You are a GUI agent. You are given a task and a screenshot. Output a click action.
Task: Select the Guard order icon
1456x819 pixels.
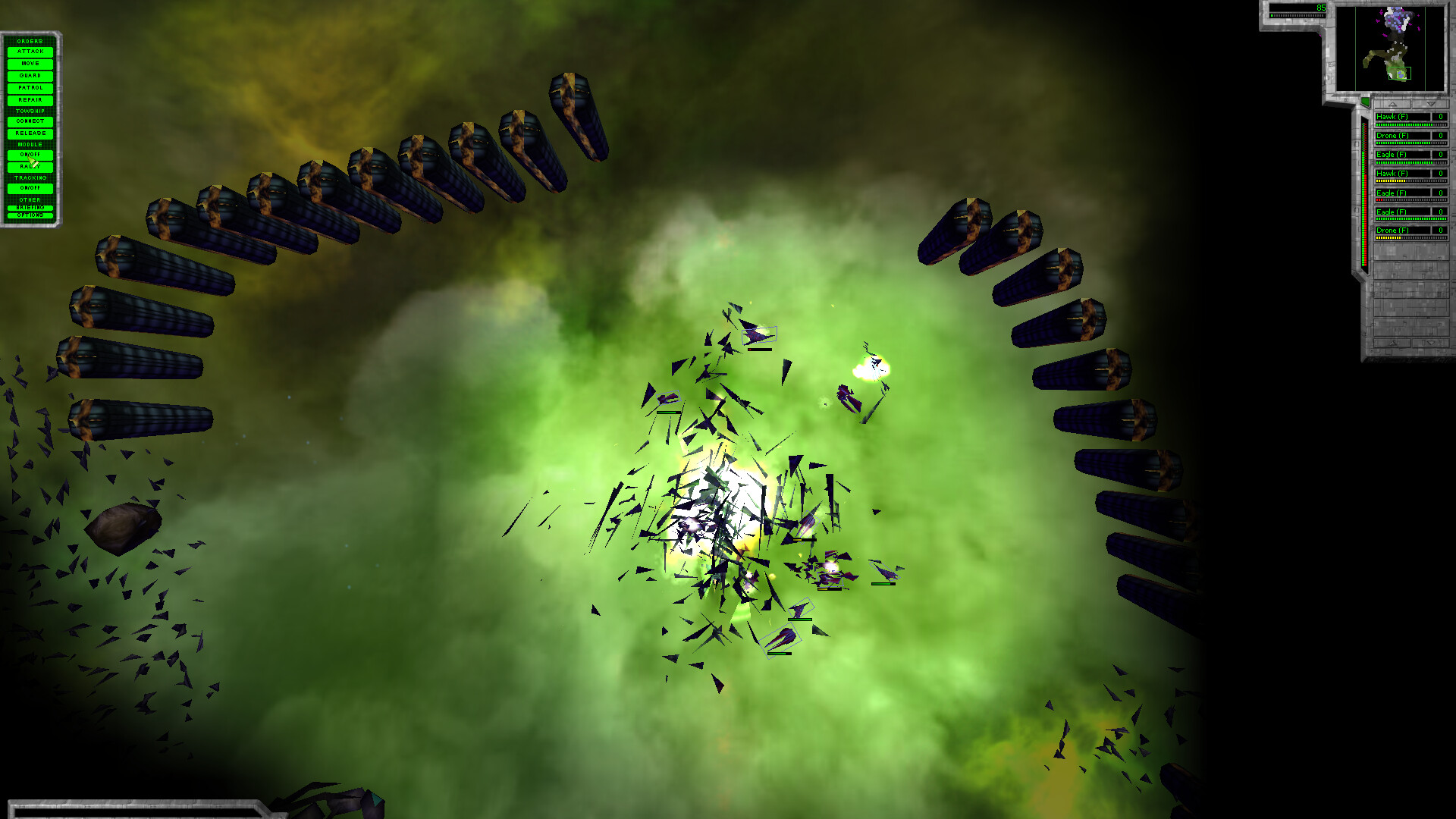(30, 76)
